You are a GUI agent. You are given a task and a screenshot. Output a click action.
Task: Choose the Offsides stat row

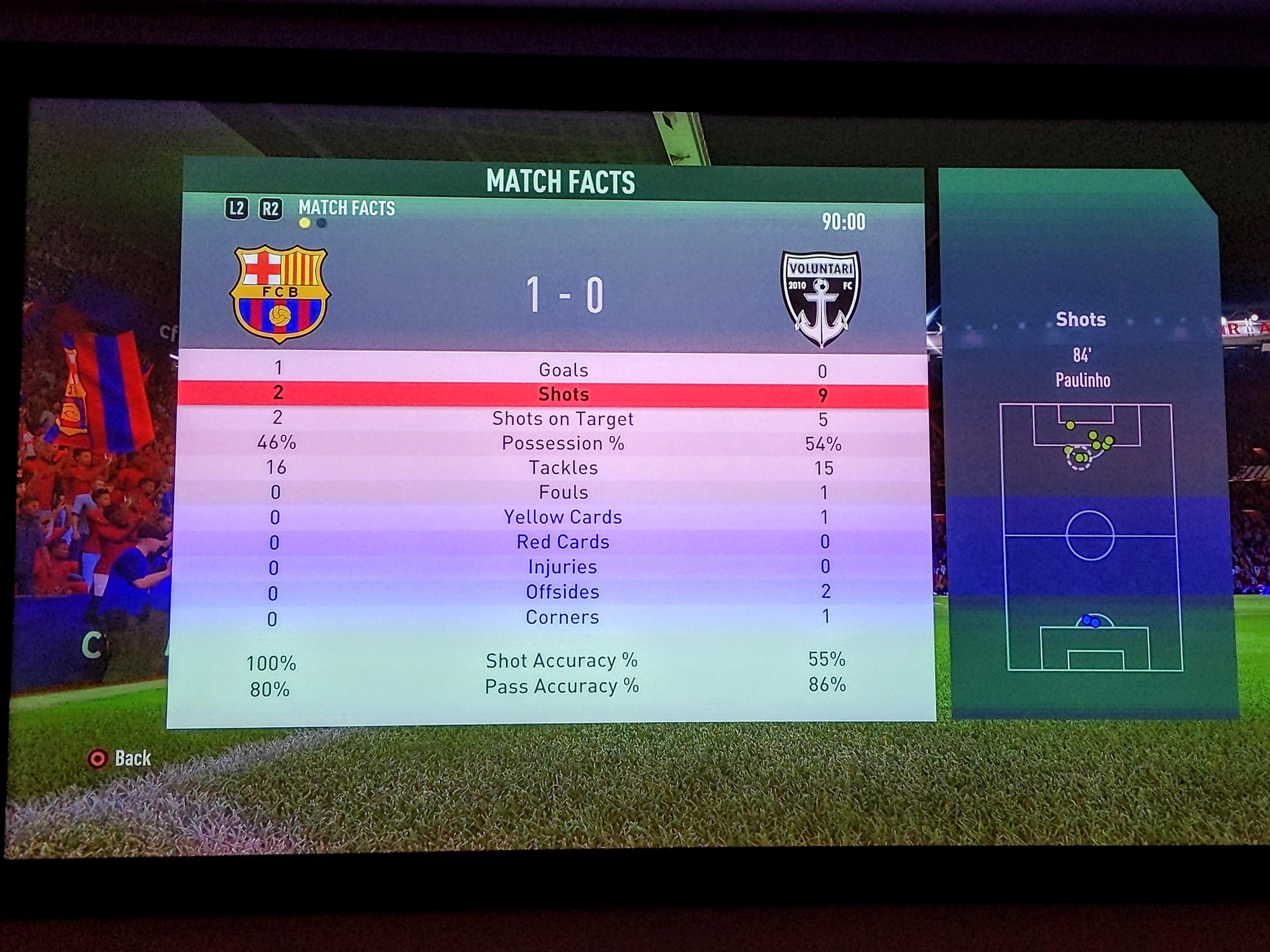click(562, 592)
